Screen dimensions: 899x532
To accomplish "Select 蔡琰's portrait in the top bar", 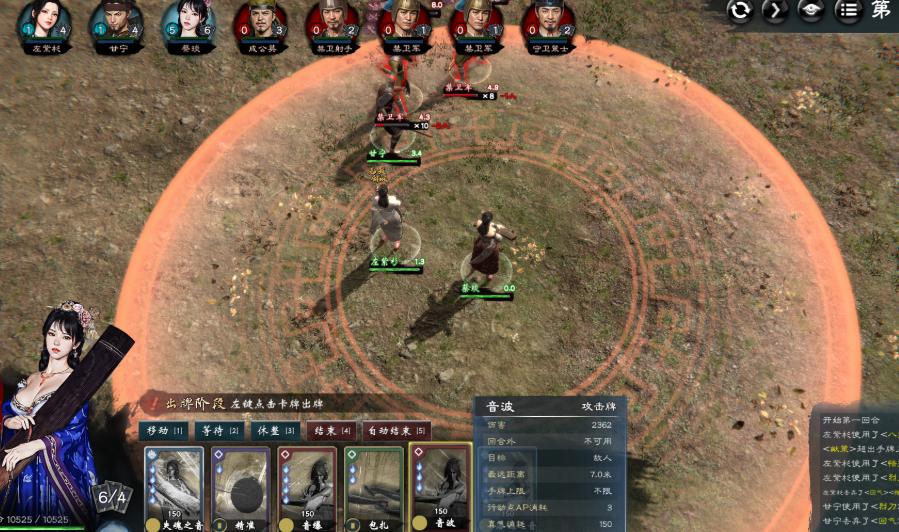I will (188, 22).
